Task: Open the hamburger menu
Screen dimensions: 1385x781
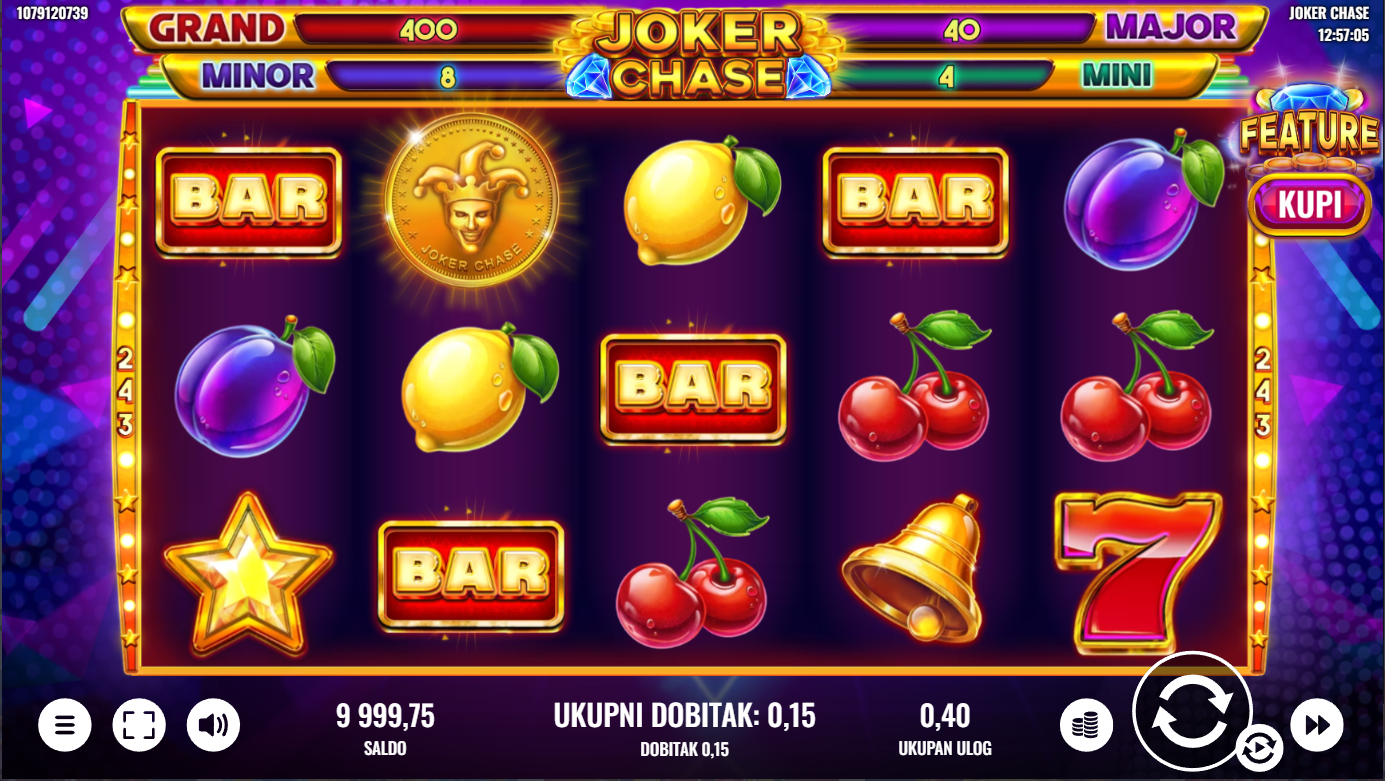Action: 65,725
